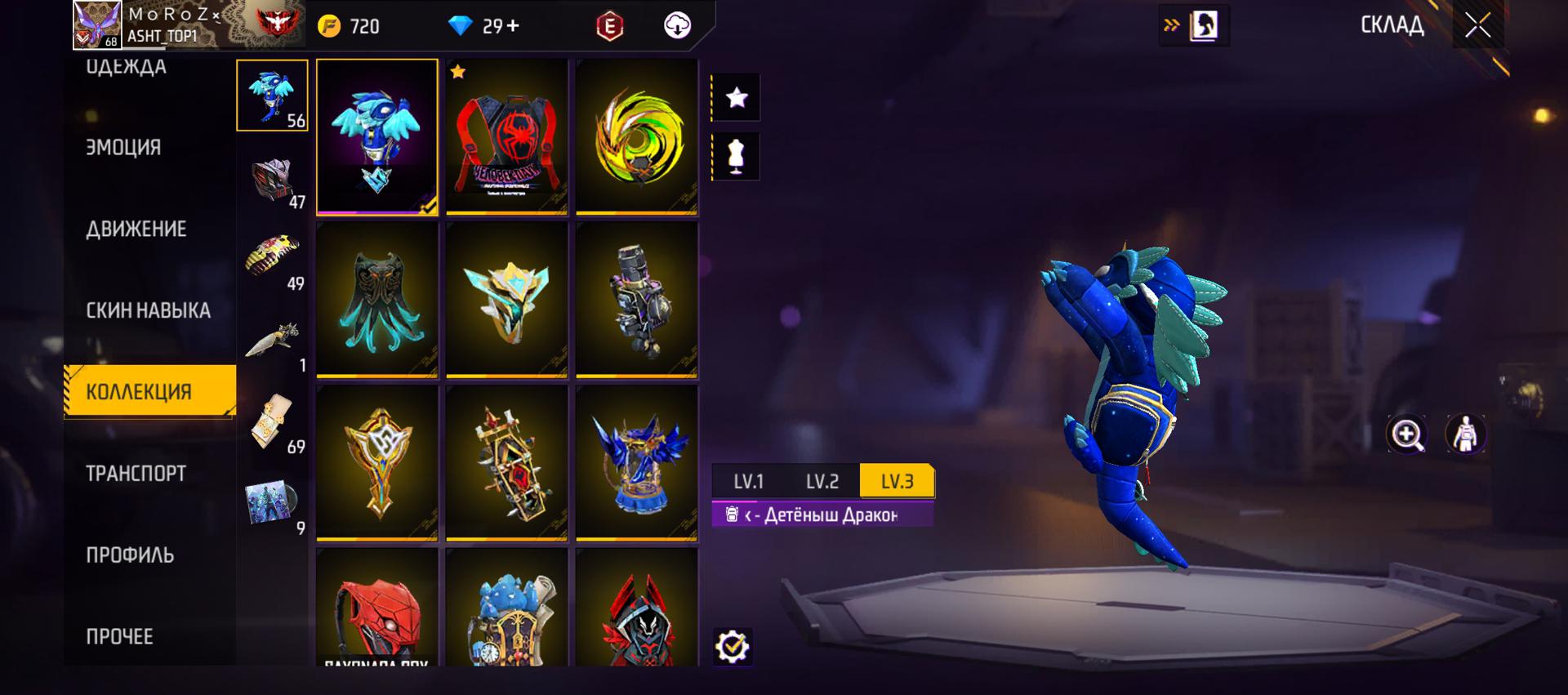Toggle the character view button
1568x695 pixels.
coord(1465,434)
